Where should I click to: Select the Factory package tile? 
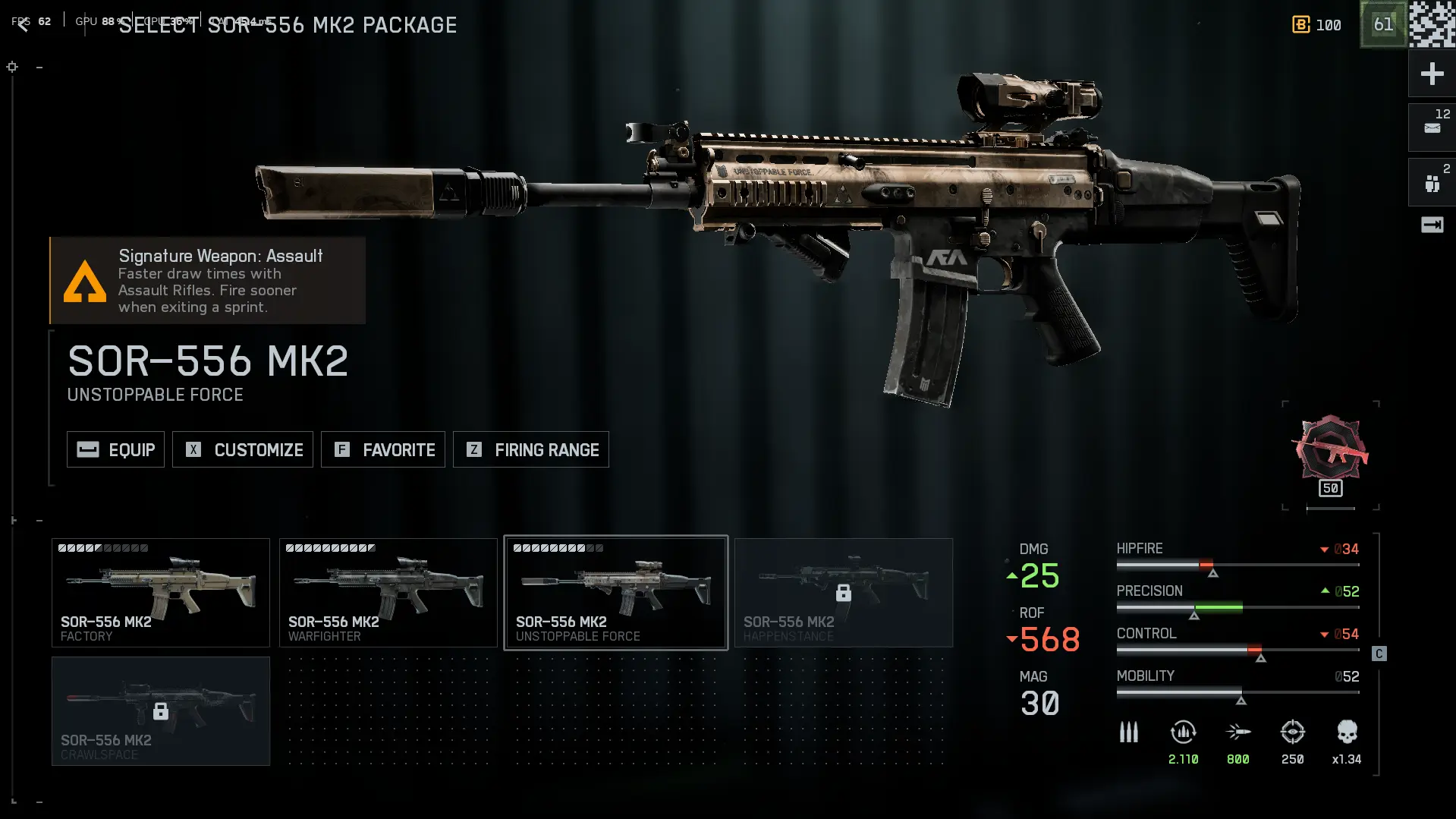161,593
